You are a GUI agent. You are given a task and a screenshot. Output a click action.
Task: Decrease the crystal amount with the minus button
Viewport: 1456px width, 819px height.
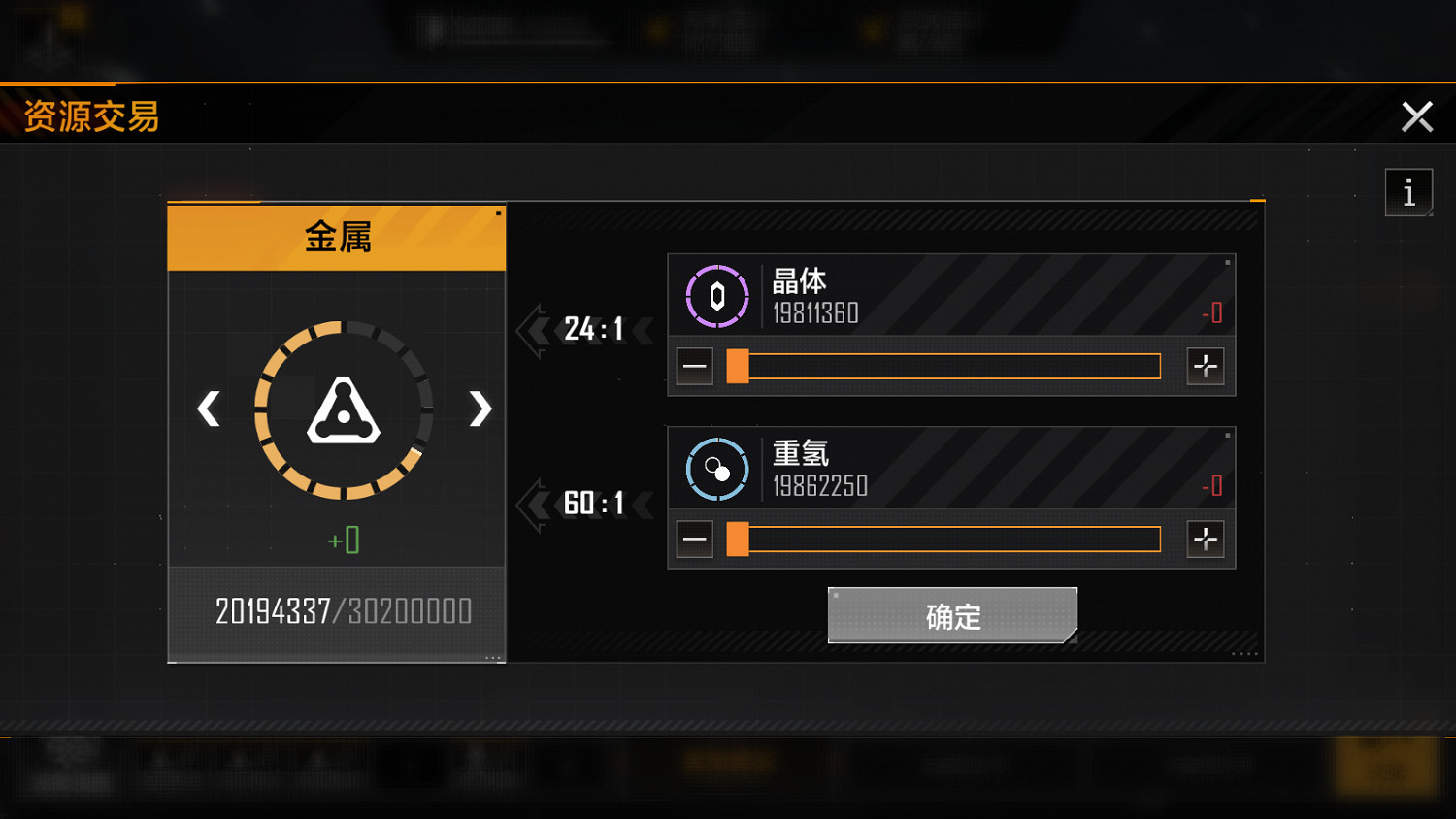point(695,366)
